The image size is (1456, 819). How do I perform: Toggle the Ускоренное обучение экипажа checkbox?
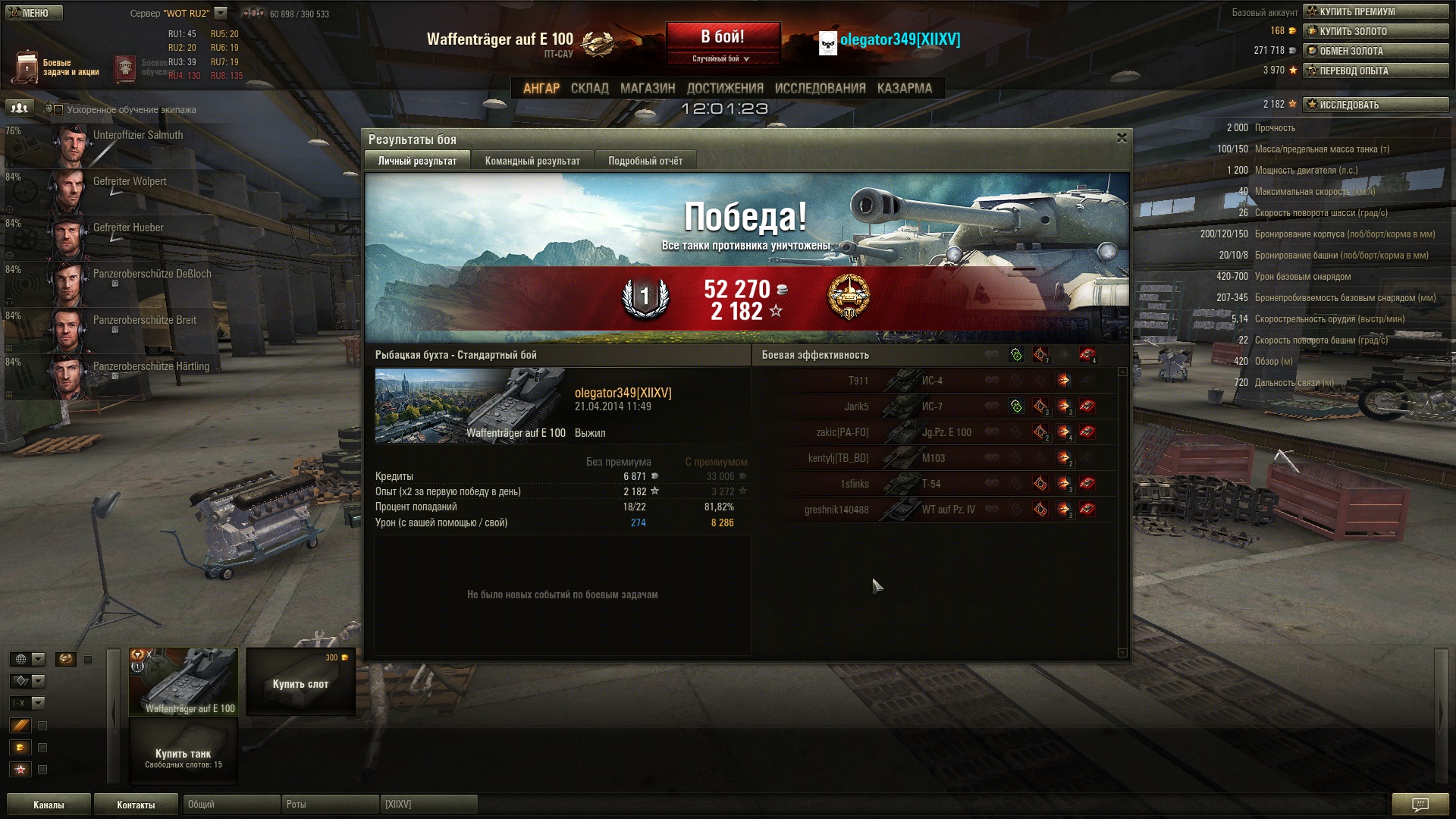tap(58, 110)
